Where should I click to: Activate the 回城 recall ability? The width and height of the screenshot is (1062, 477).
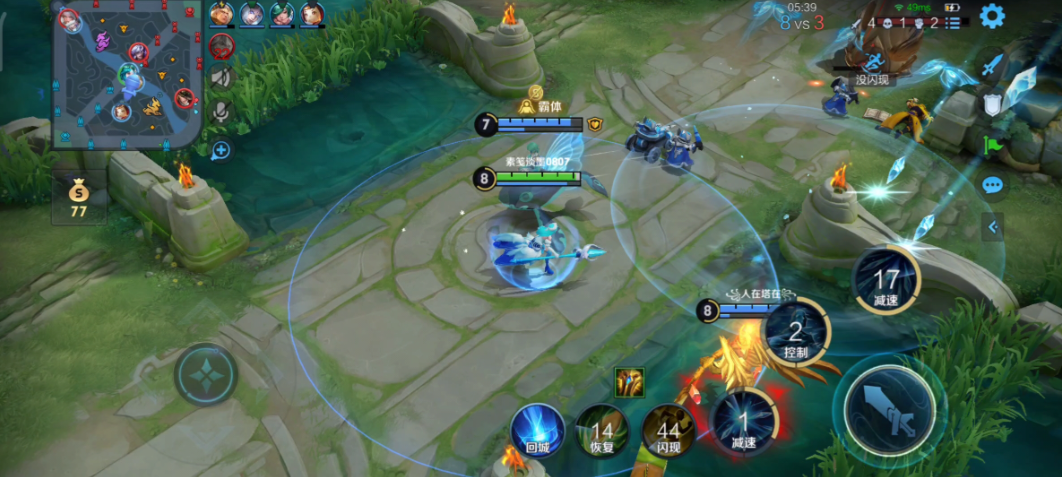click(x=538, y=430)
